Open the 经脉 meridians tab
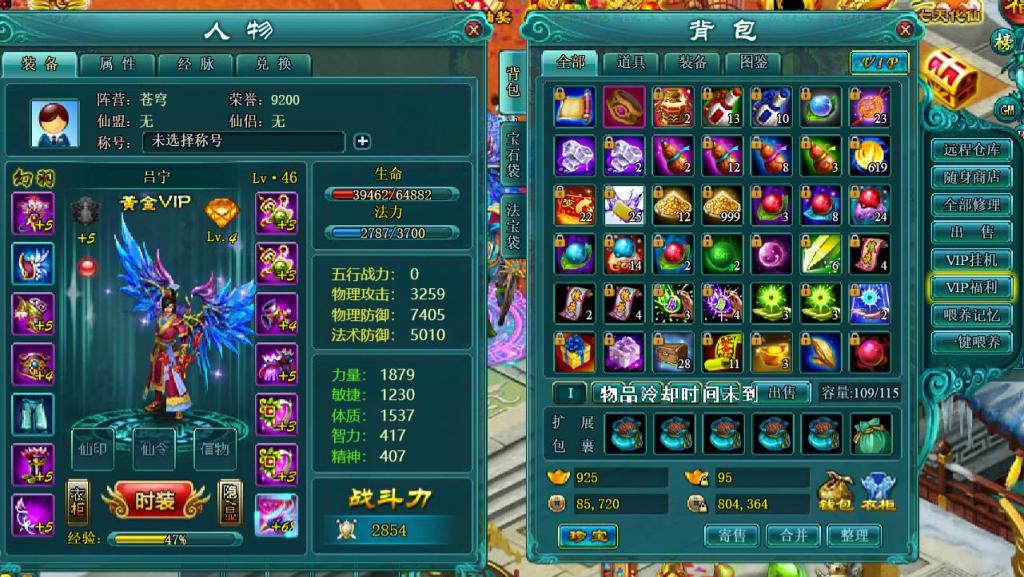The image size is (1024, 577). coord(195,64)
